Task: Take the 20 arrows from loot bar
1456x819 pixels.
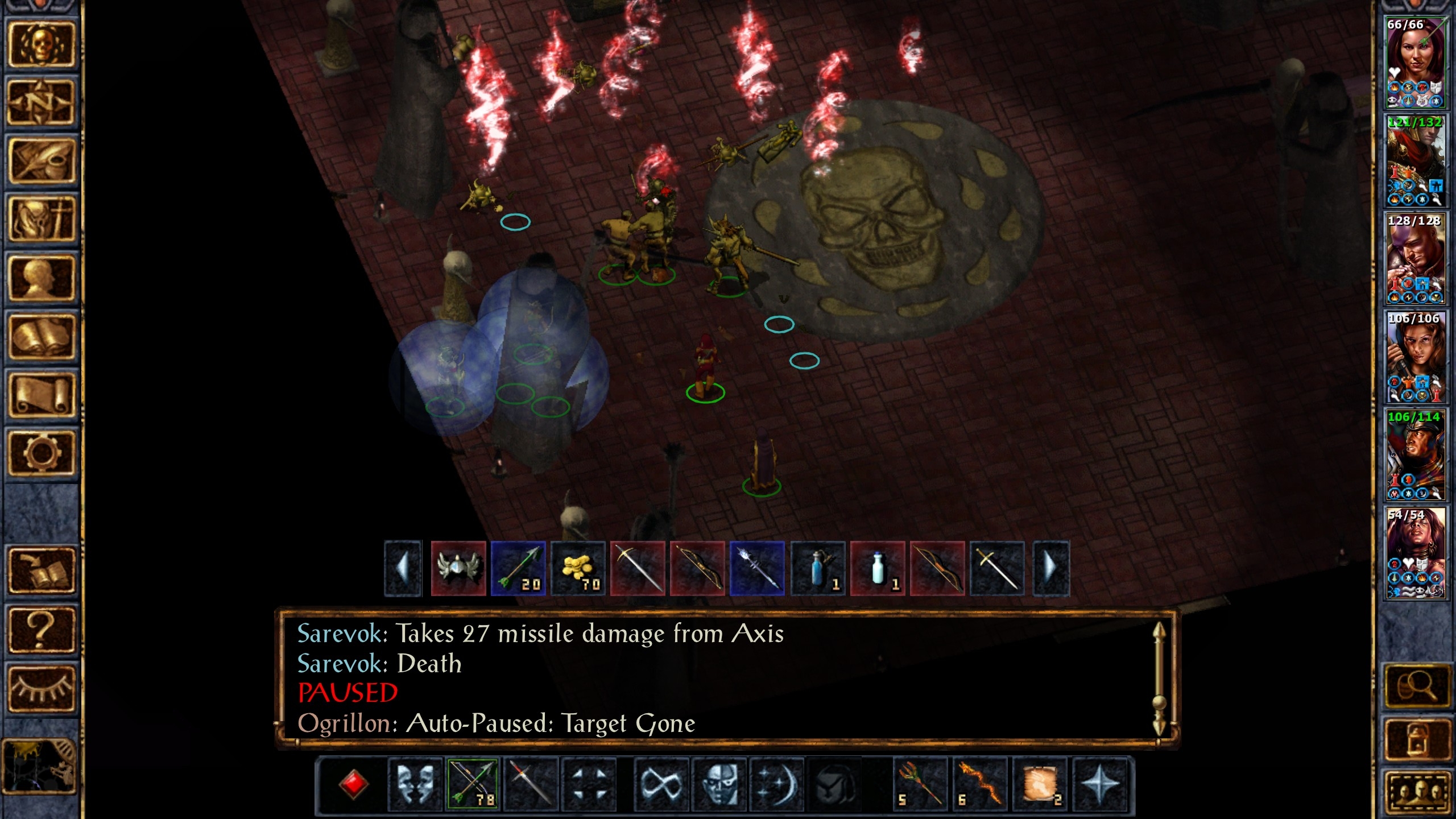Action: click(x=518, y=569)
